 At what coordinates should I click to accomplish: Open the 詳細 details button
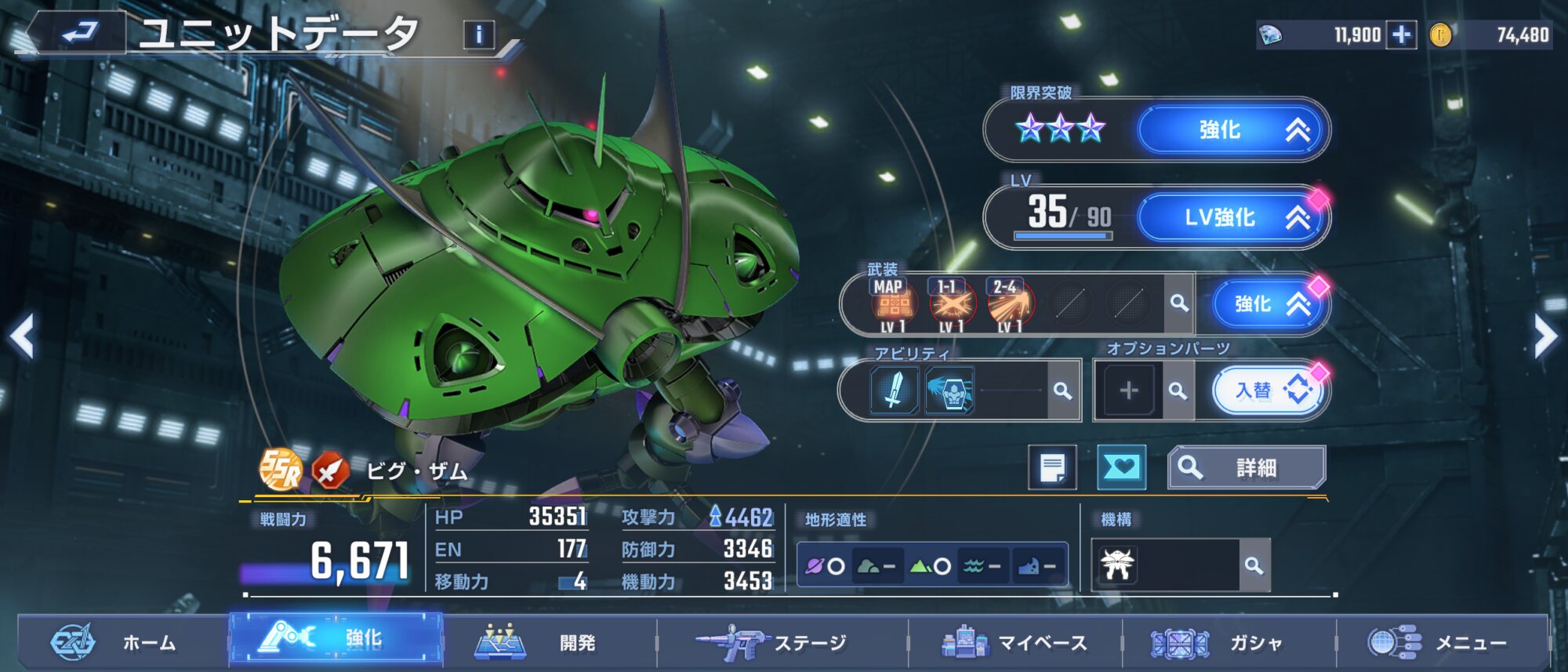tap(1246, 467)
